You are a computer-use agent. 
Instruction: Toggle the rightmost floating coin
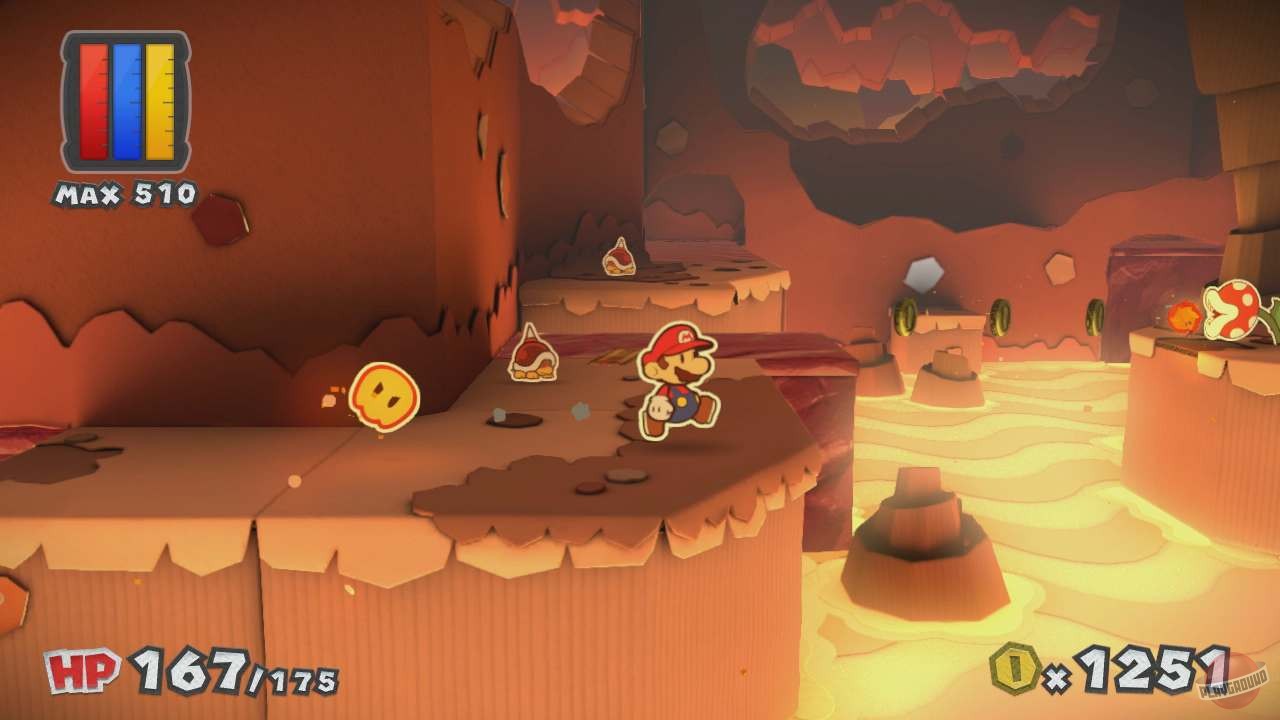point(1095,315)
